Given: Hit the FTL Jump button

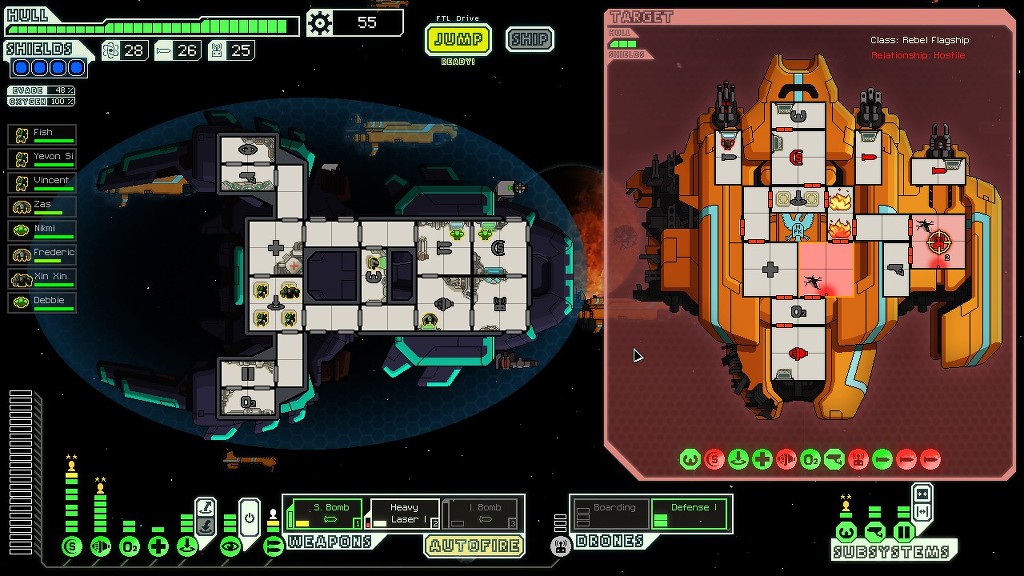Looking at the screenshot, I should [x=459, y=40].
